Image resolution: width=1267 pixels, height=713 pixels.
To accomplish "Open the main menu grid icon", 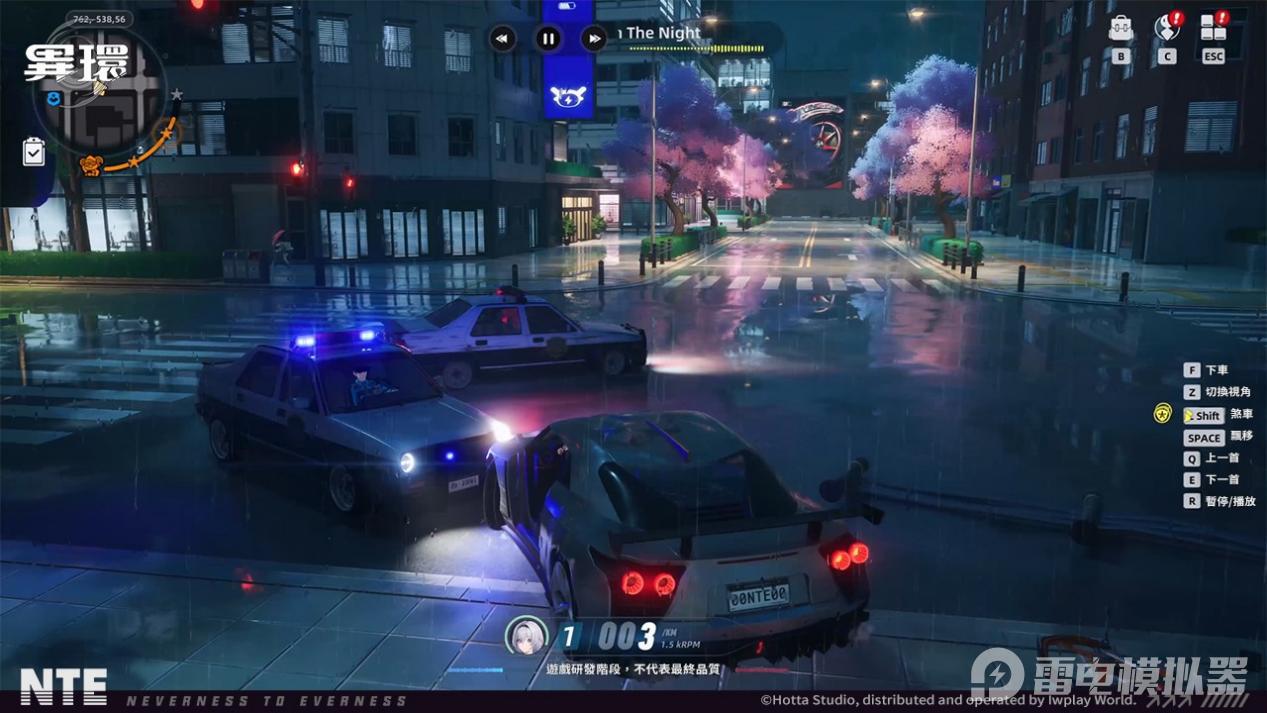I will click(1213, 28).
